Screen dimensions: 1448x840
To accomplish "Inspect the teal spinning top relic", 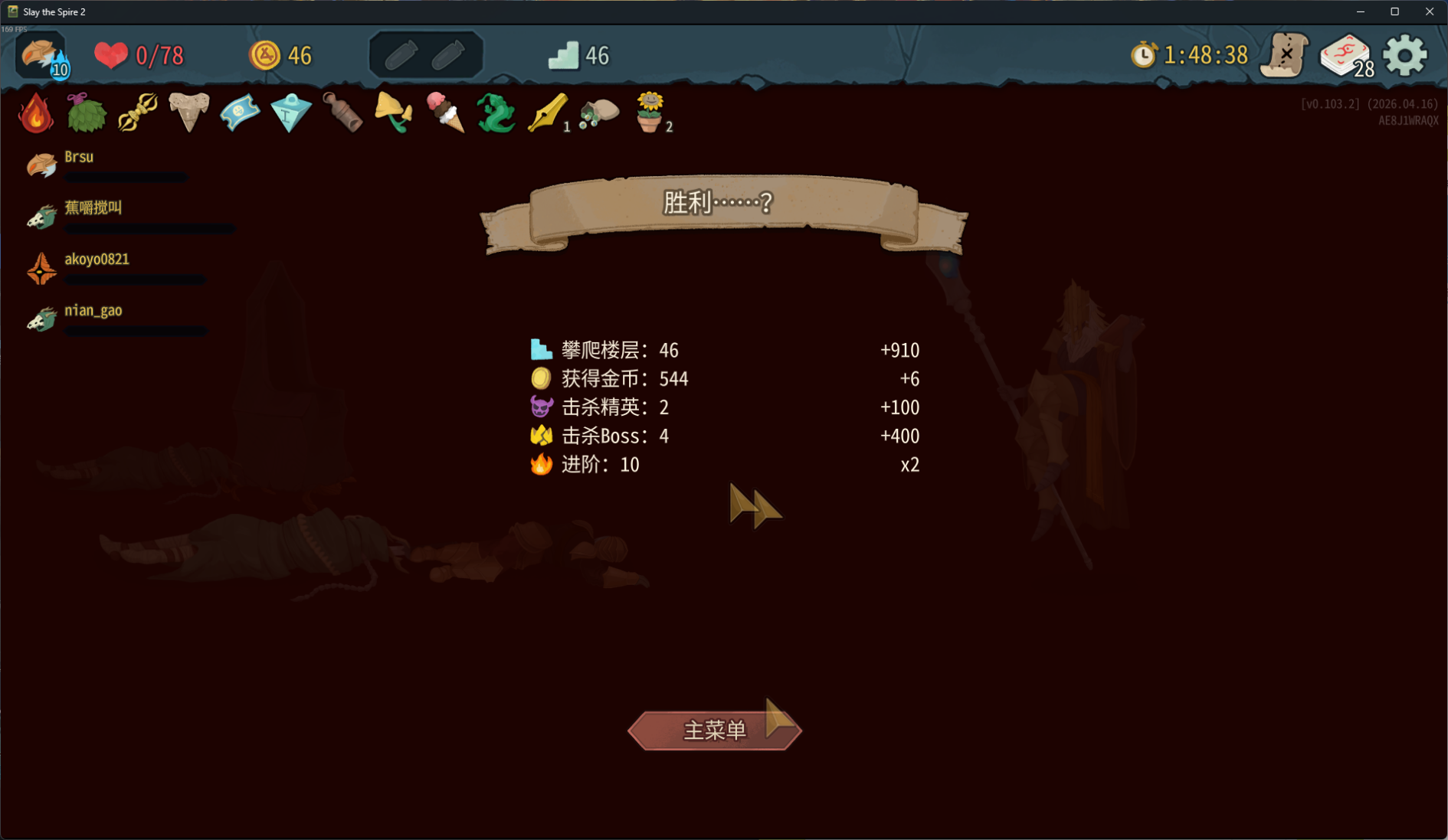I will (x=291, y=113).
